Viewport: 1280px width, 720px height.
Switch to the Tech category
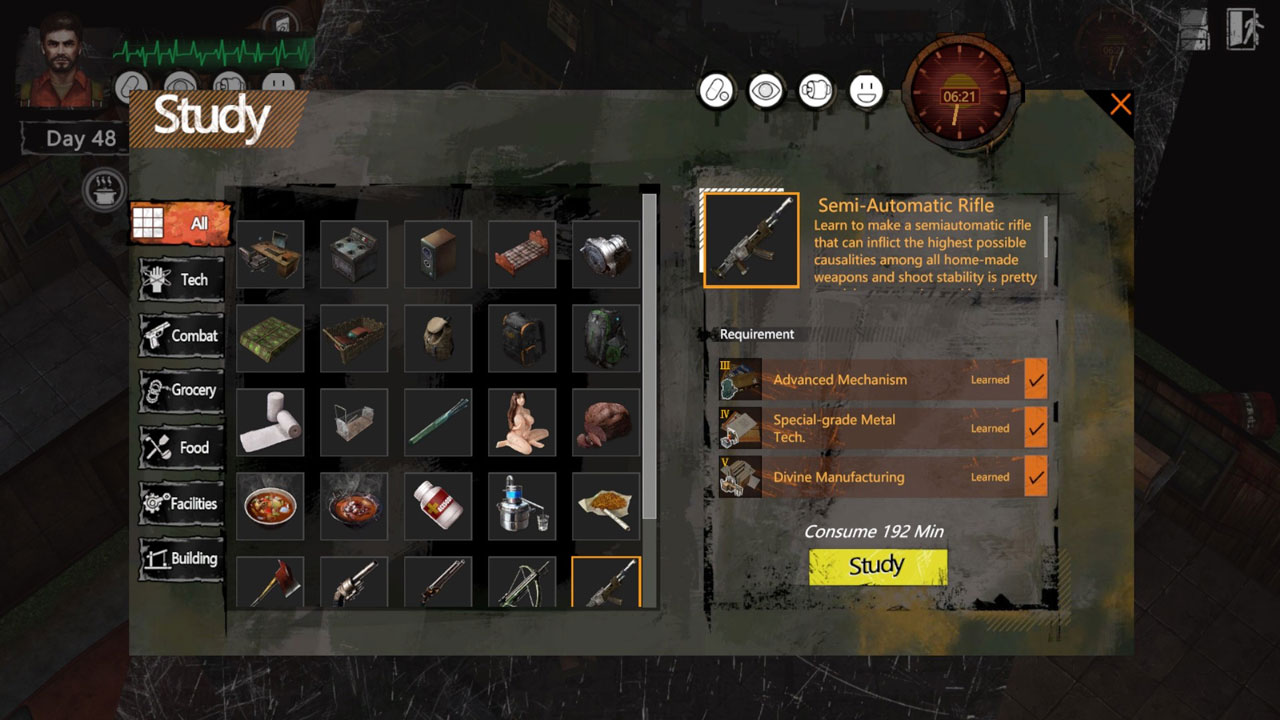[181, 280]
